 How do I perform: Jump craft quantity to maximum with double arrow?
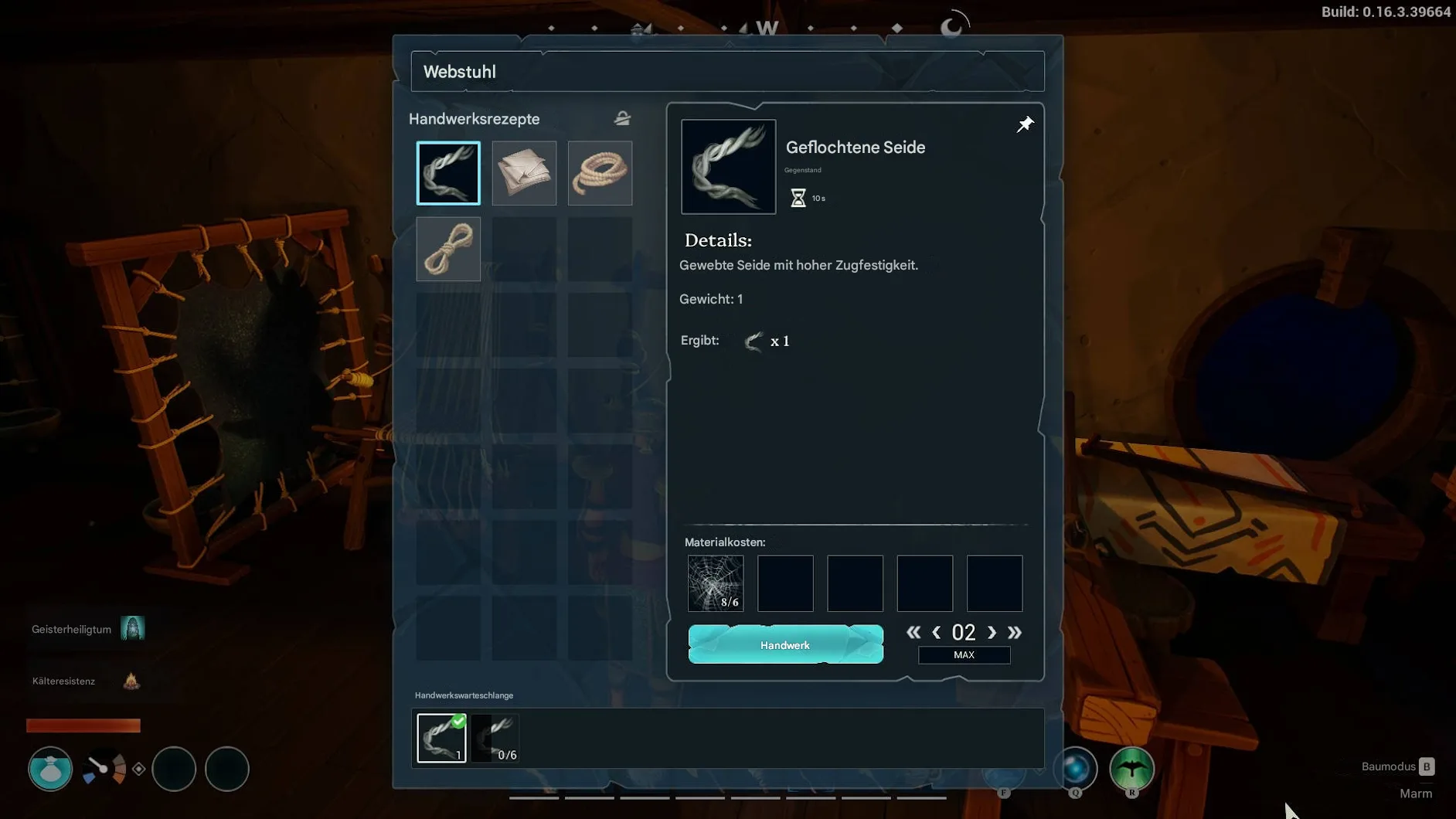coord(1015,633)
